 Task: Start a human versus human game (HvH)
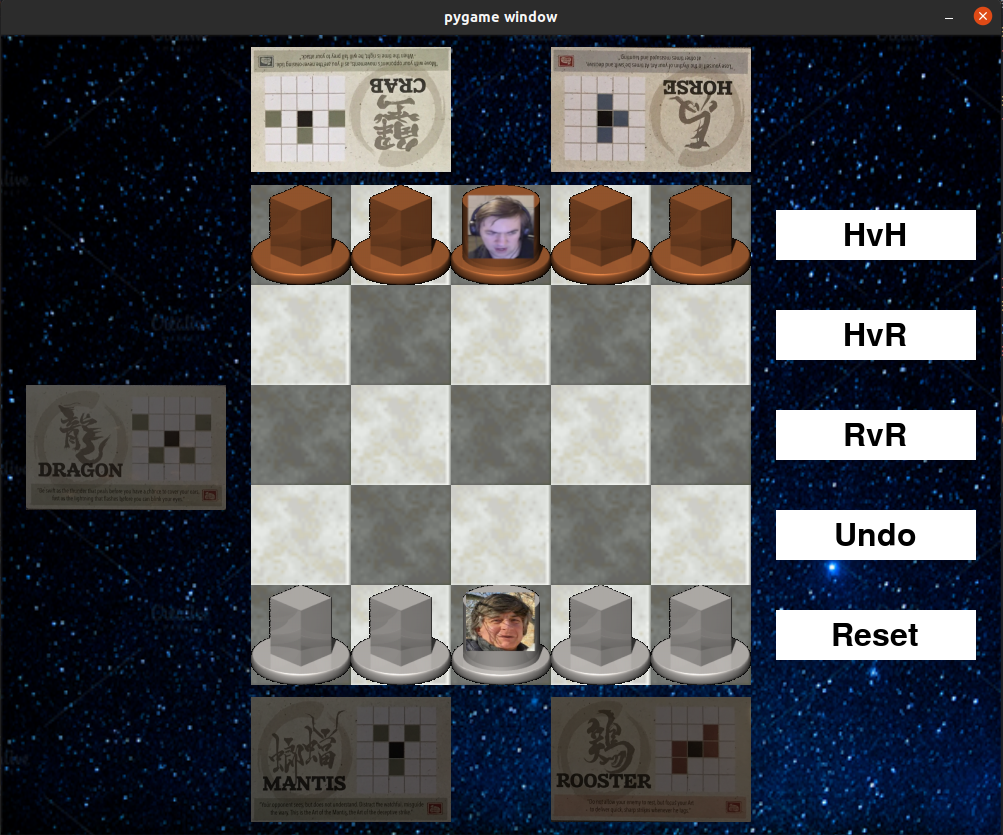click(x=875, y=235)
